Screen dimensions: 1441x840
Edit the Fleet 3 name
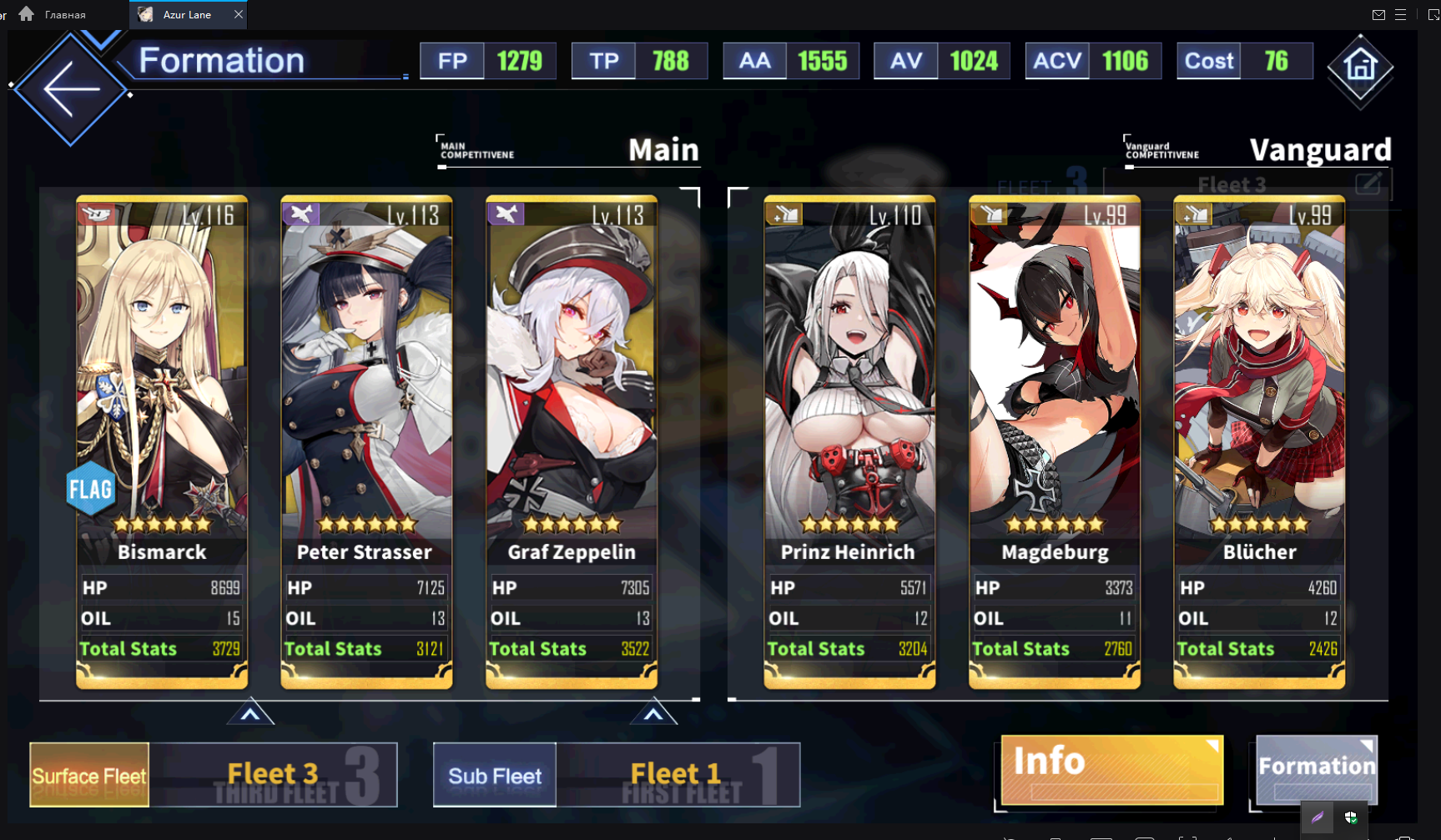tap(1368, 184)
